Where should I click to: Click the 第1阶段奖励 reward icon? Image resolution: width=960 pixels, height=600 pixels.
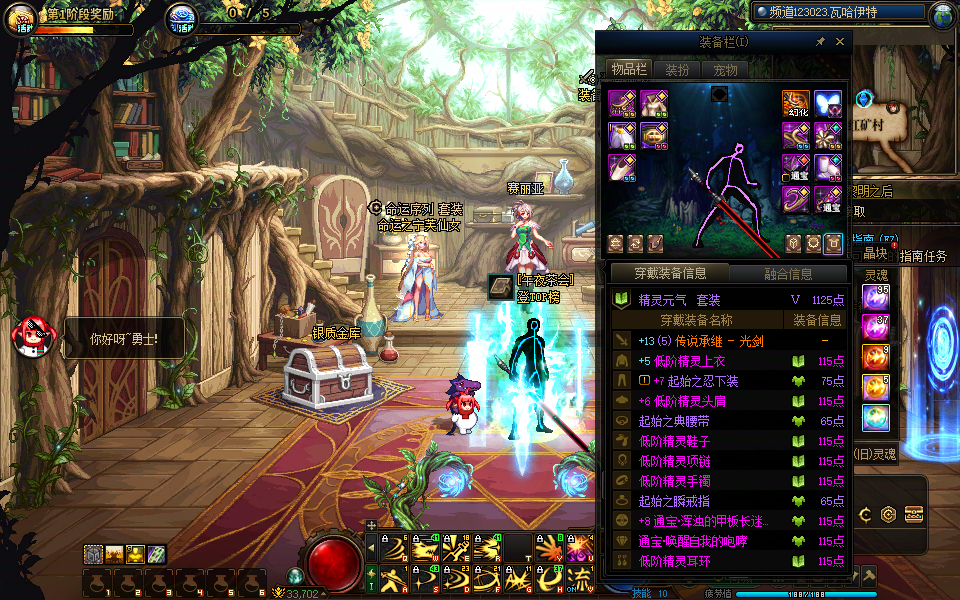22,18
